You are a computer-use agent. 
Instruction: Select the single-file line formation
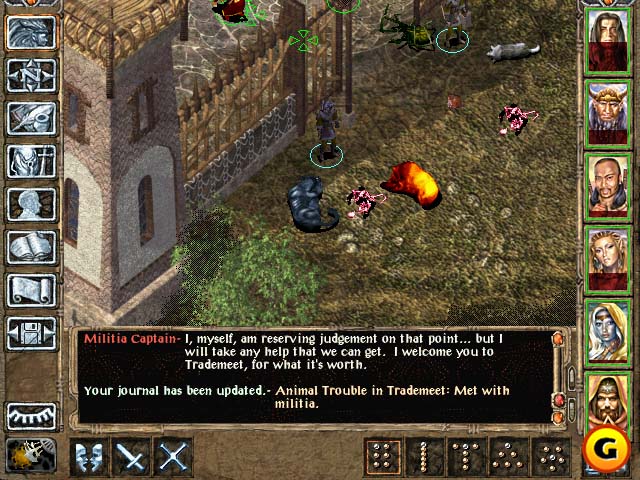[x=423, y=457]
